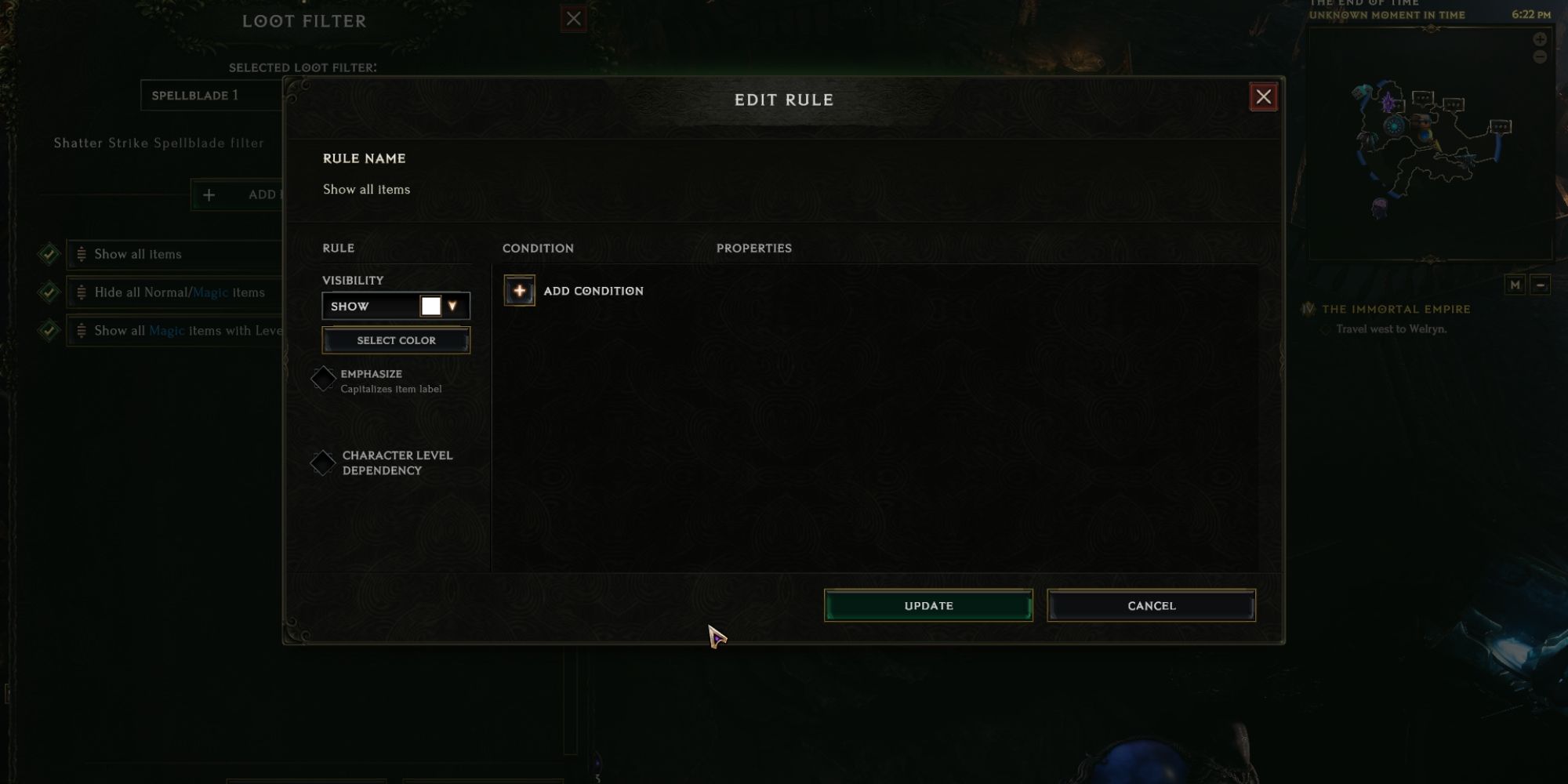Zoom out on the minimap with the minus icon

[x=1541, y=55]
